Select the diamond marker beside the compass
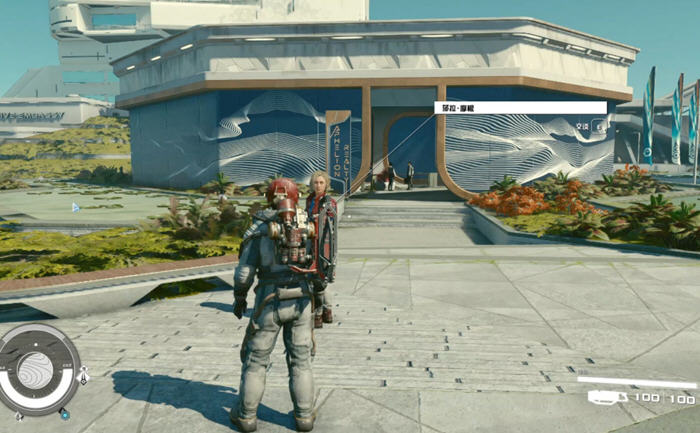 pyautogui.click(x=83, y=376)
